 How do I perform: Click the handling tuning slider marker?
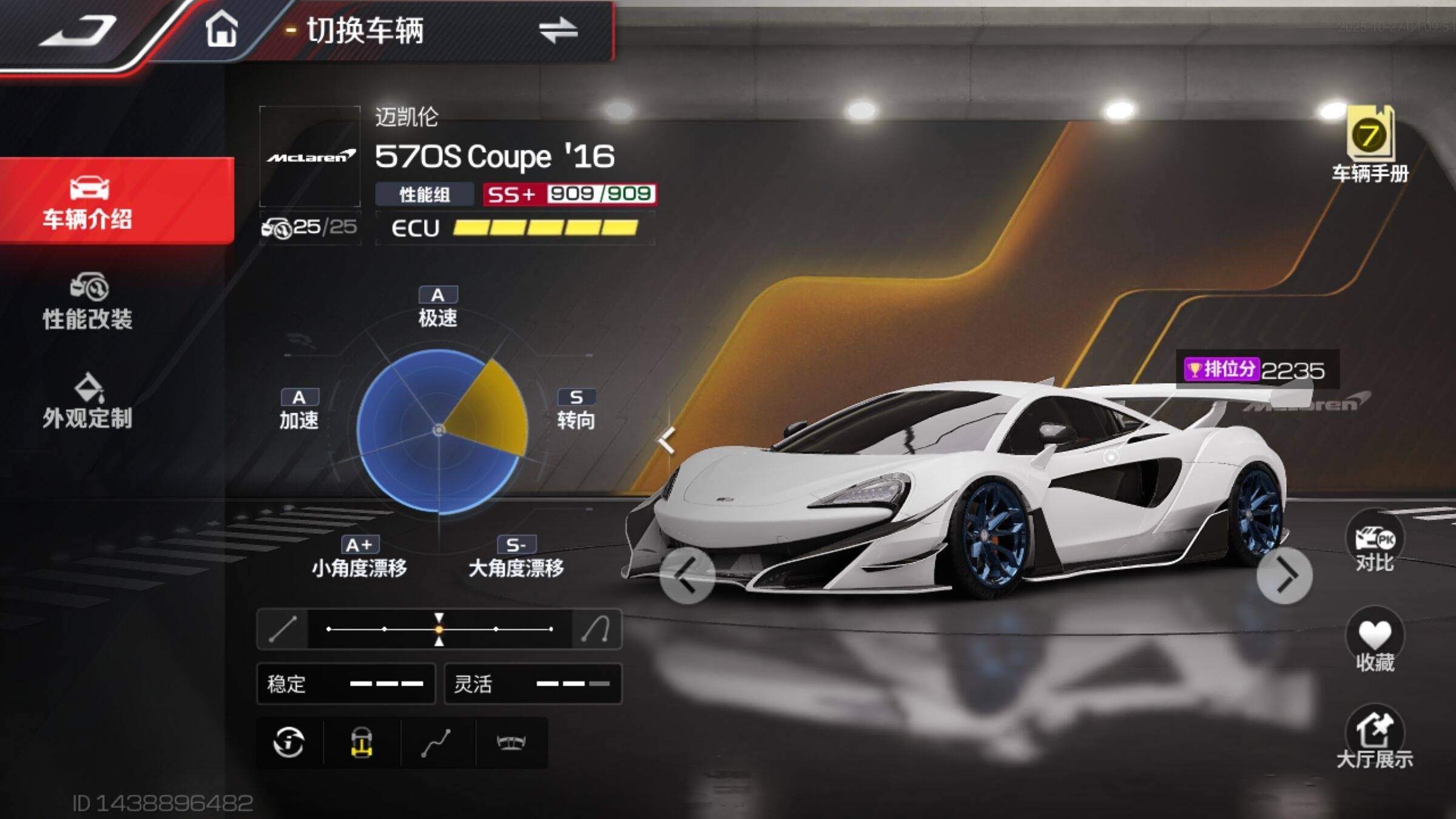[439, 629]
